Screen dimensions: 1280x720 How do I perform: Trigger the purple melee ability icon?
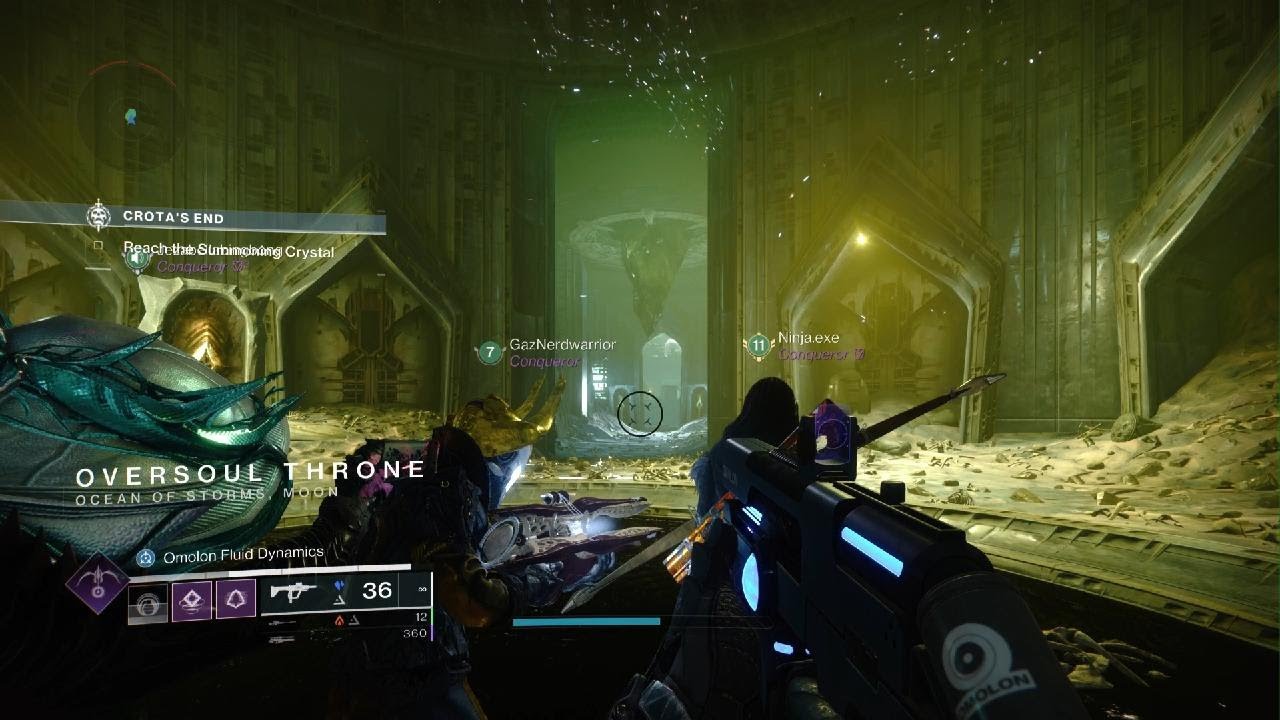192,603
